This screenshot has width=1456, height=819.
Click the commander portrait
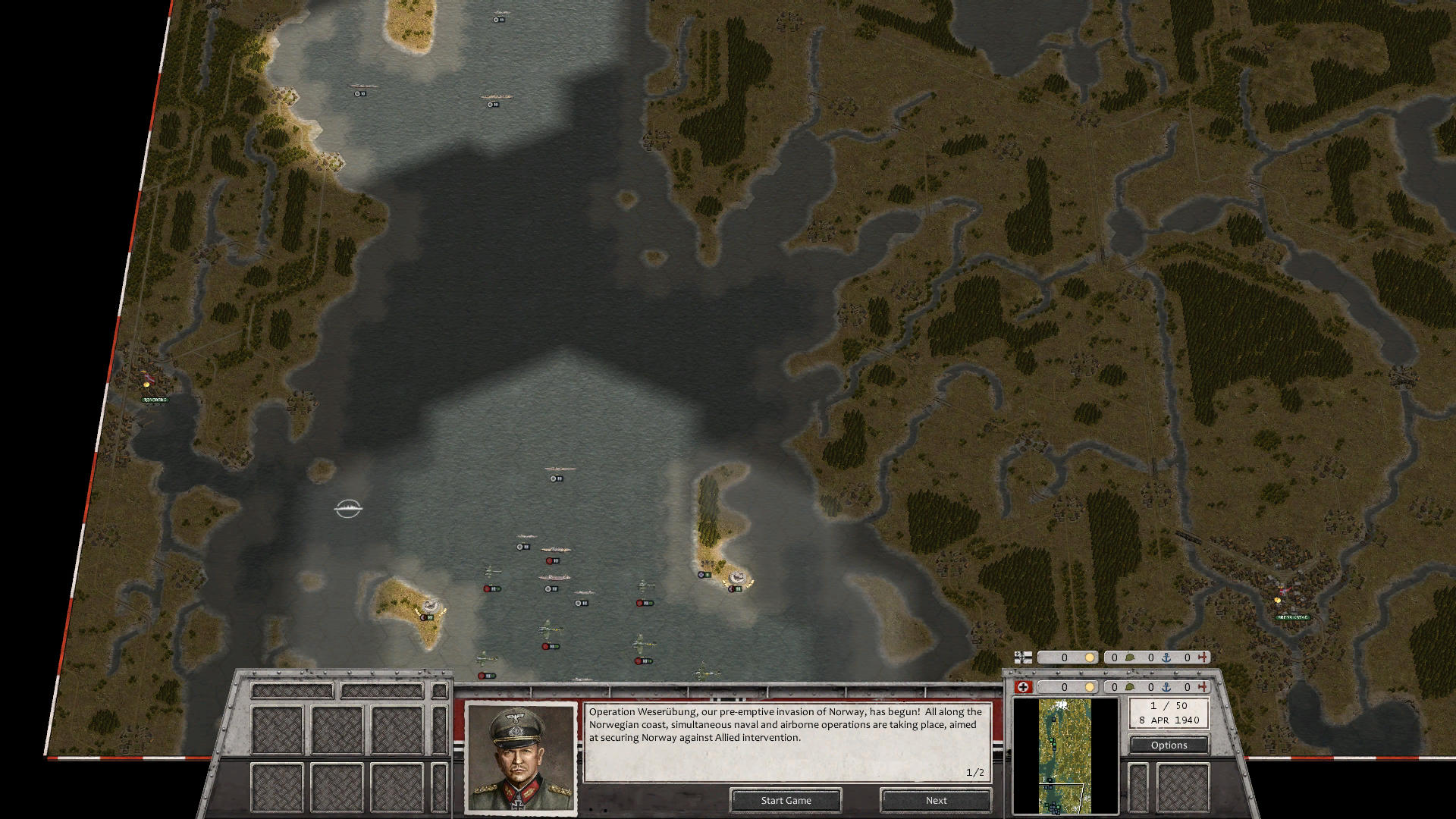click(520, 758)
